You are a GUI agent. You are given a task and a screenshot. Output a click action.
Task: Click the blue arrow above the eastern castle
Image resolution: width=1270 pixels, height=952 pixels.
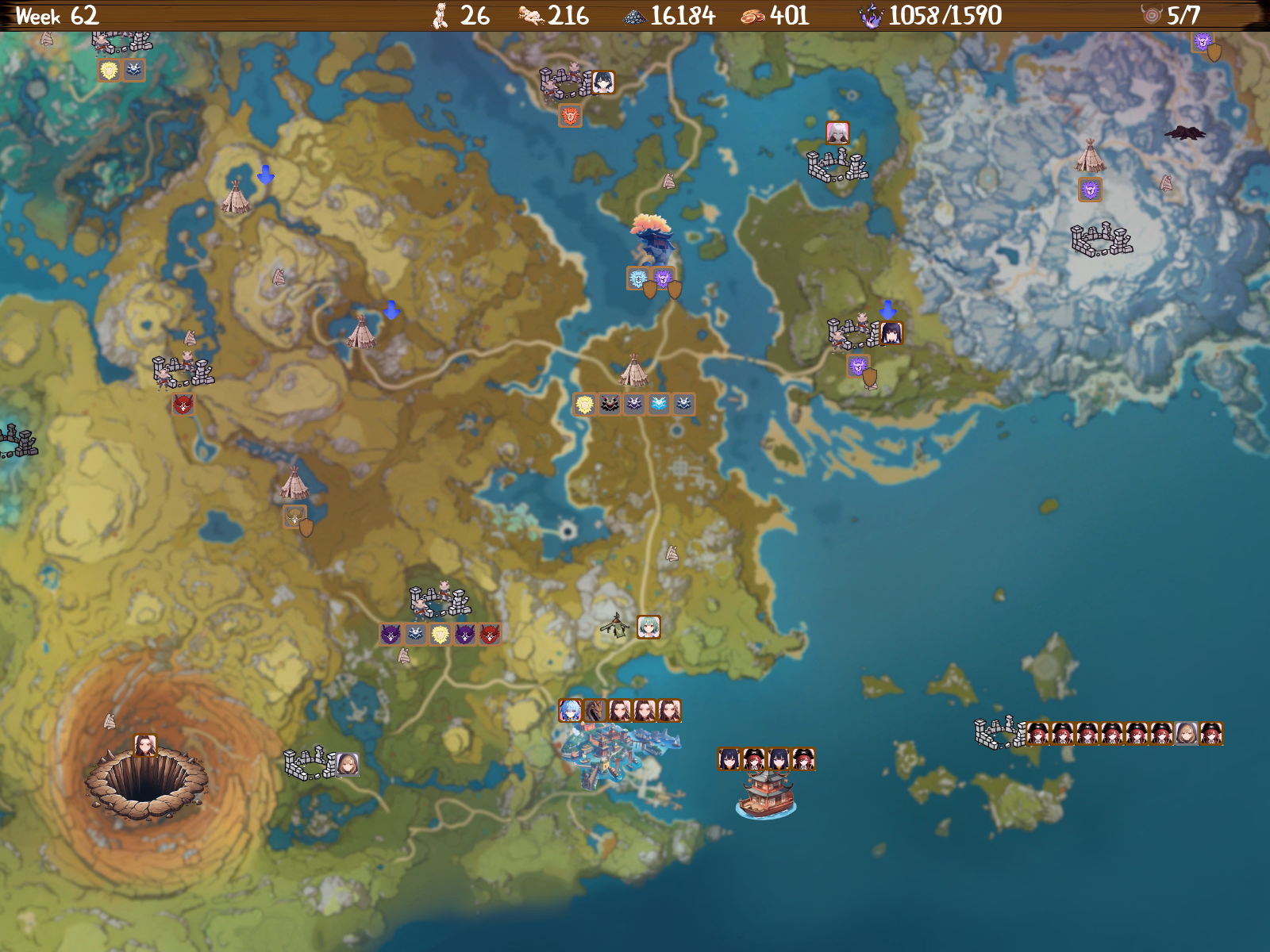[887, 308]
